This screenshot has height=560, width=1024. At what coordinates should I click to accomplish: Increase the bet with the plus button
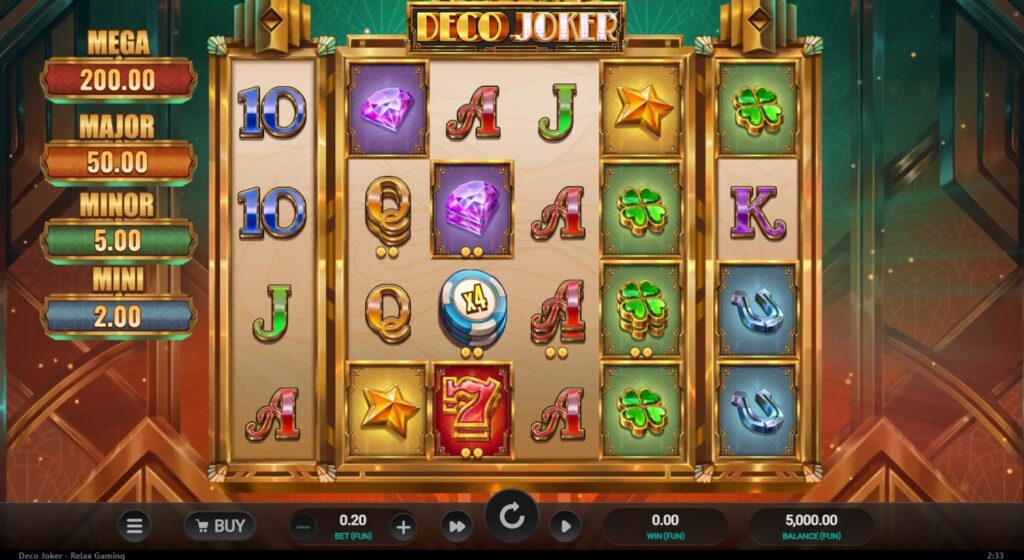pos(402,526)
